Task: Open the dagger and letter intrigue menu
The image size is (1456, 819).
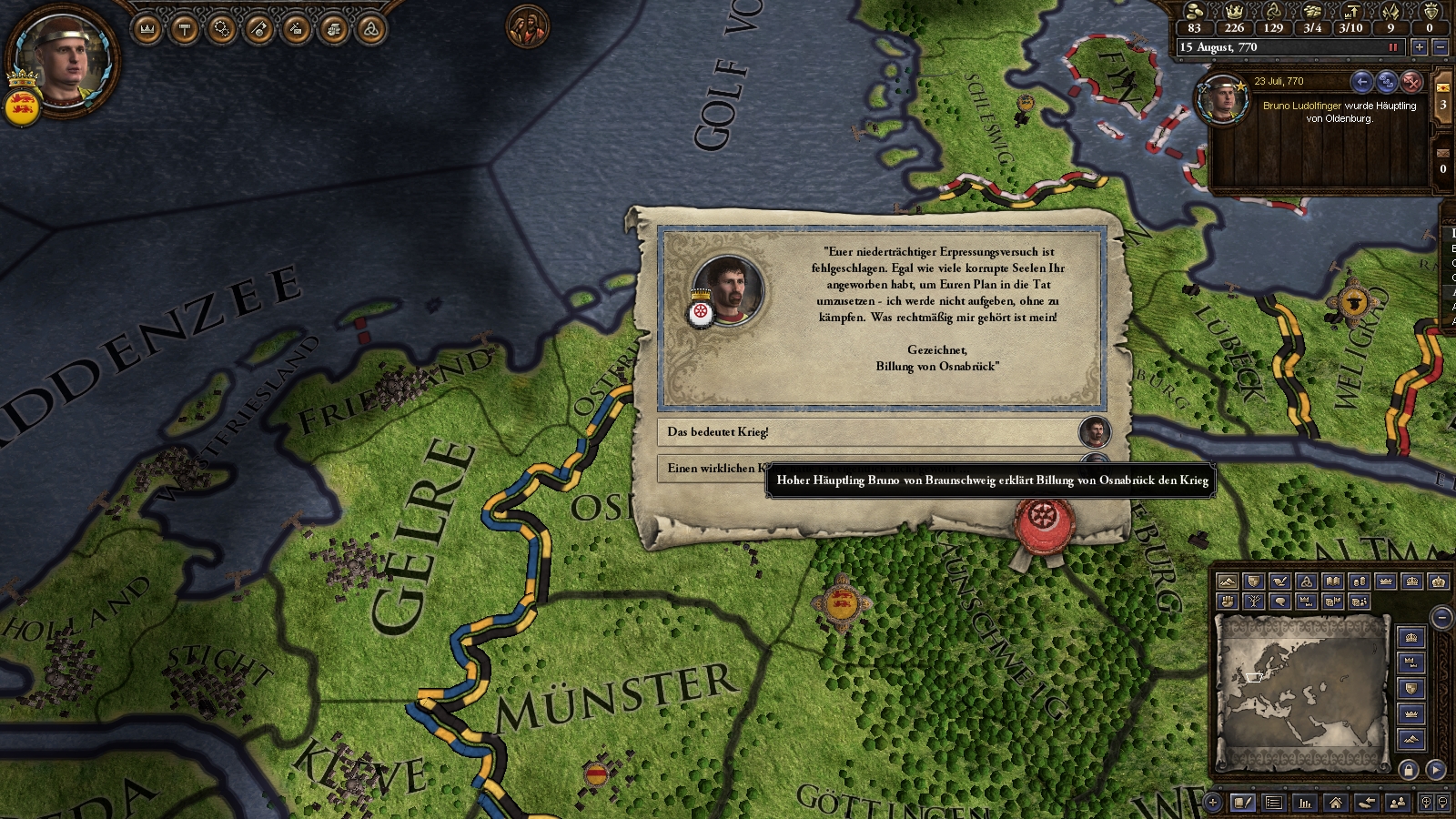Action: coord(297,30)
